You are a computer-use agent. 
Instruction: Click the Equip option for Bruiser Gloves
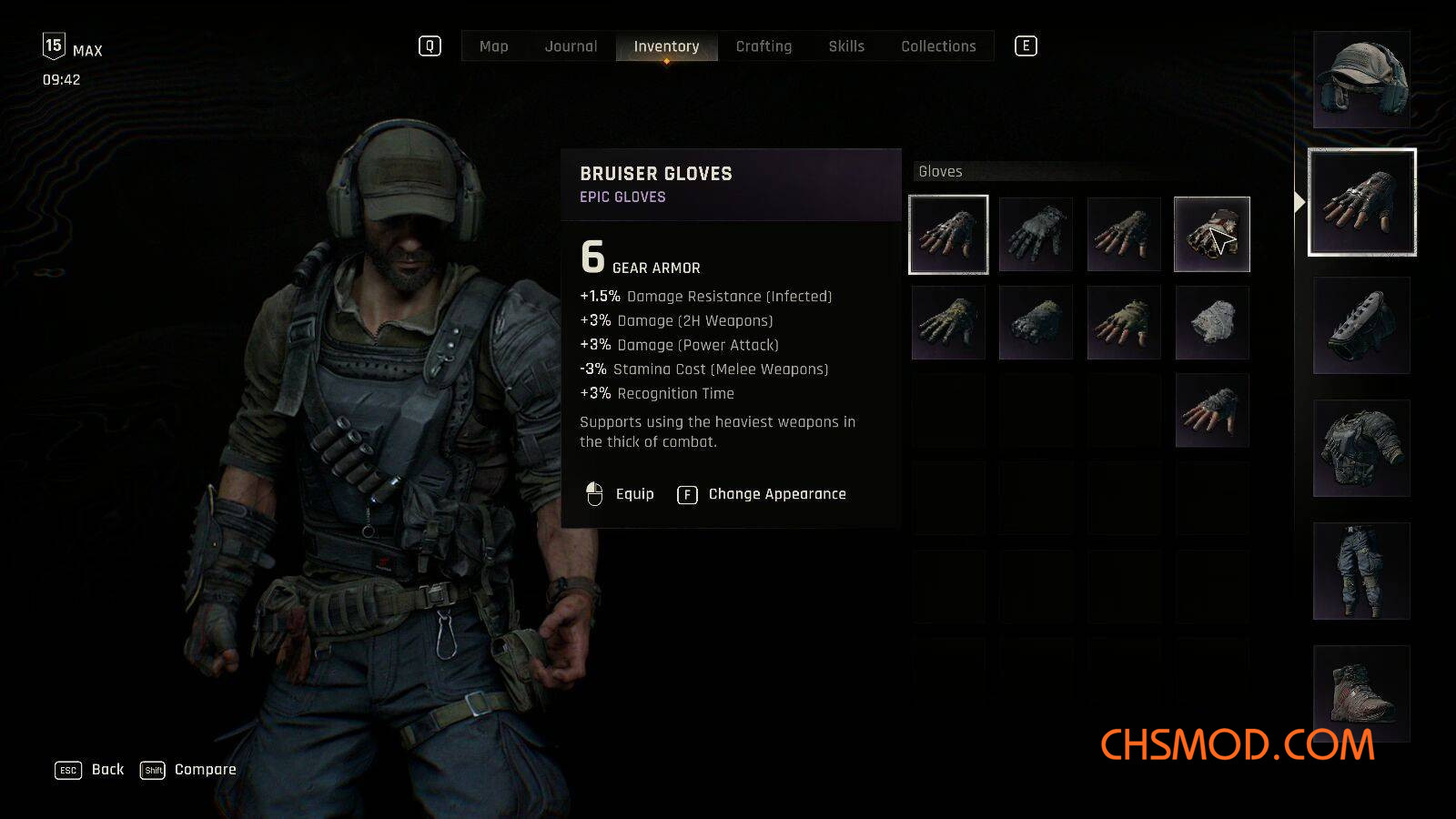click(621, 494)
